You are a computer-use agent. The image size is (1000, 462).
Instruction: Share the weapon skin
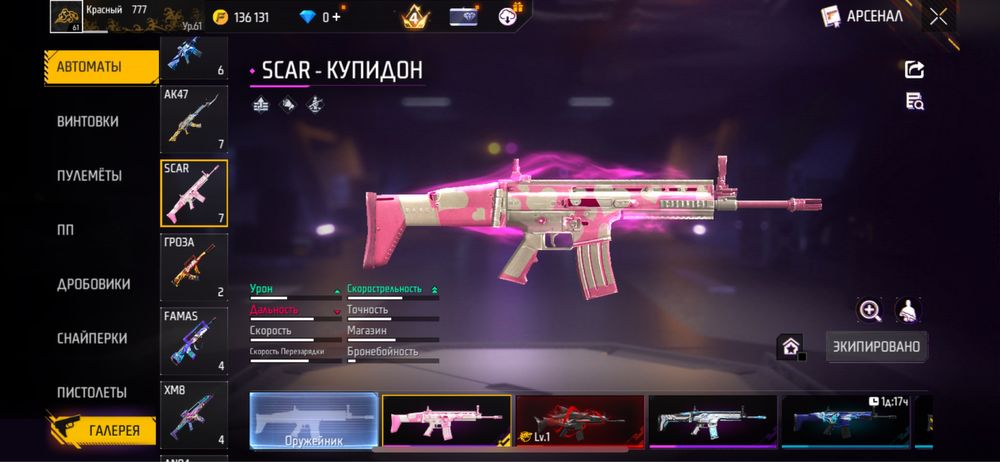coord(914,69)
